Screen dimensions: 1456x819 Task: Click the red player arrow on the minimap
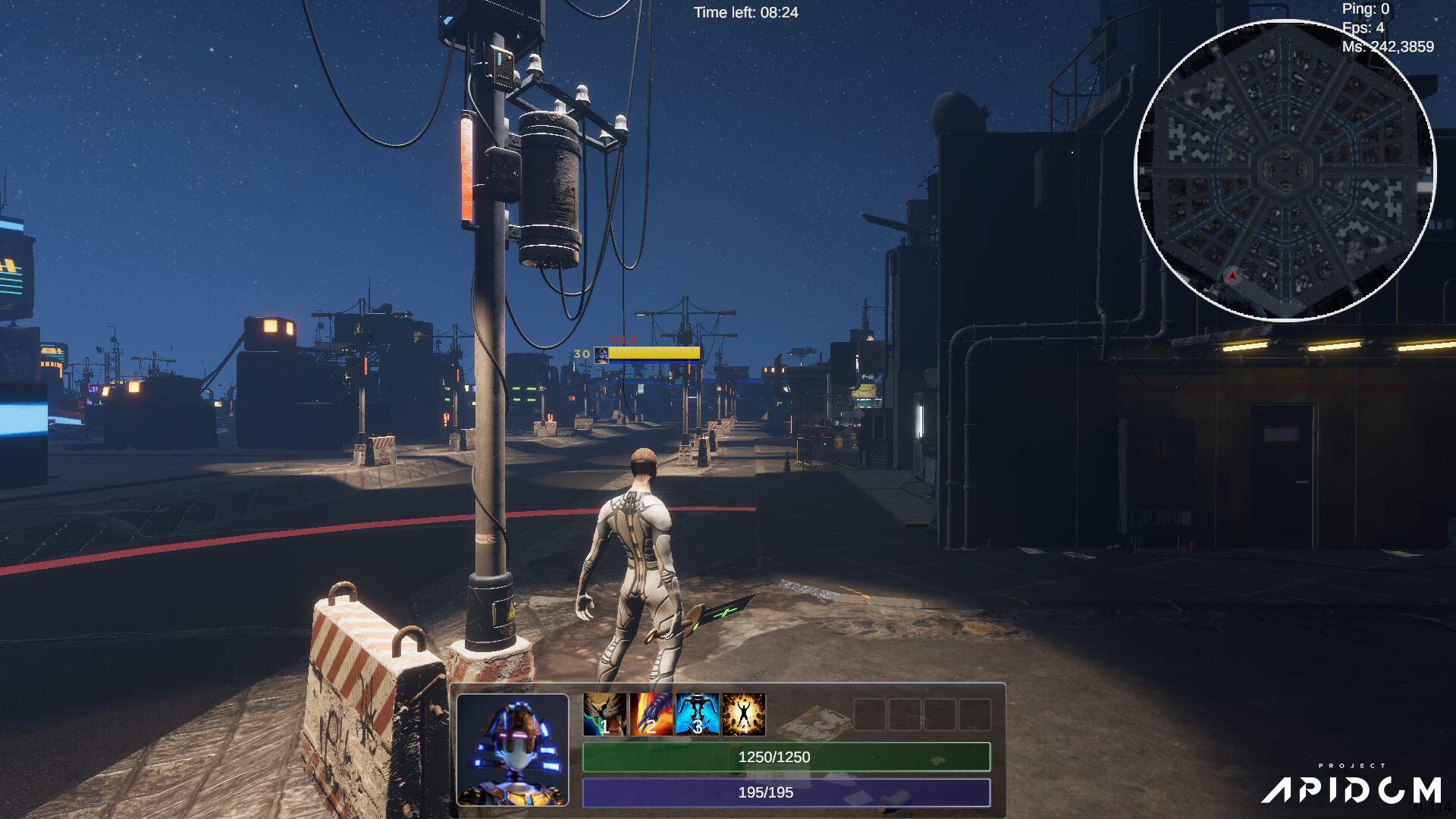pyautogui.click(x=1232, y=277)
